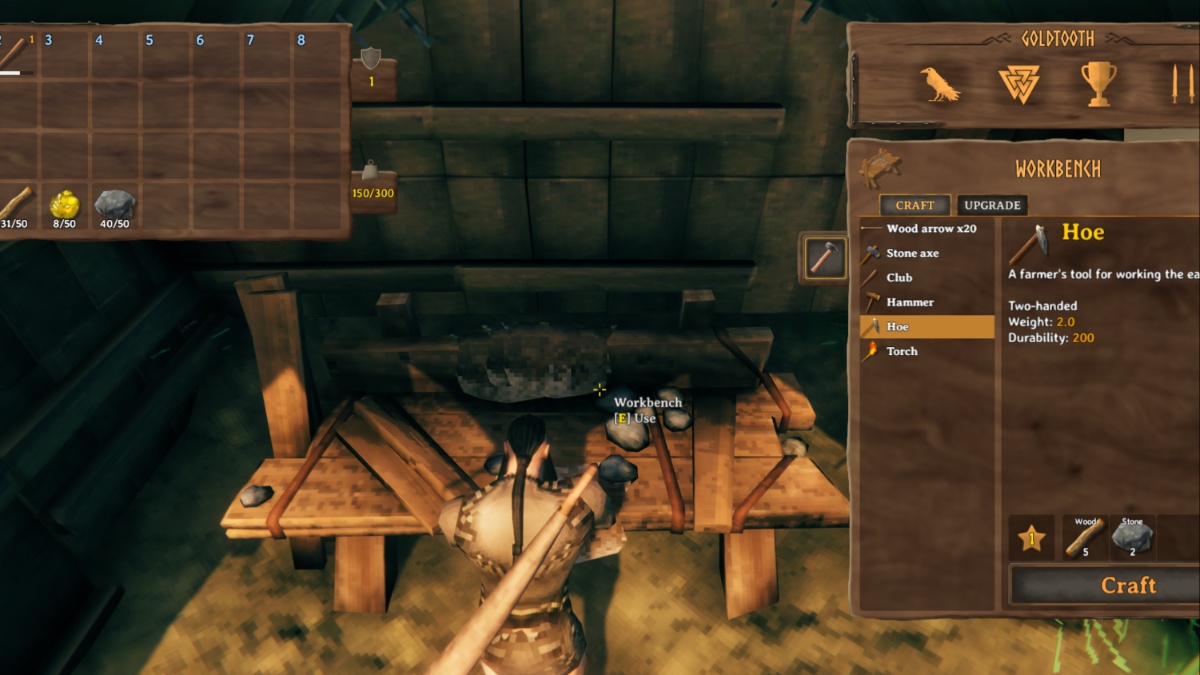Screen dimensions: 1200x675
Task: Click the stone stack inventory slot
Action: pos(115,206)
